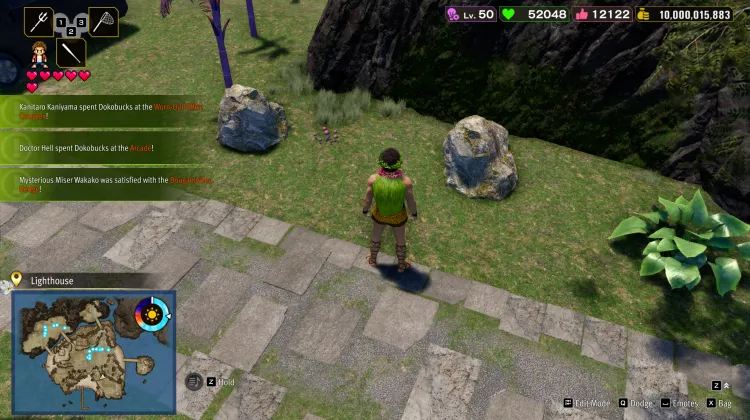Select the bug net tool slot
The image size is (750, 420).
click(103, 18)
